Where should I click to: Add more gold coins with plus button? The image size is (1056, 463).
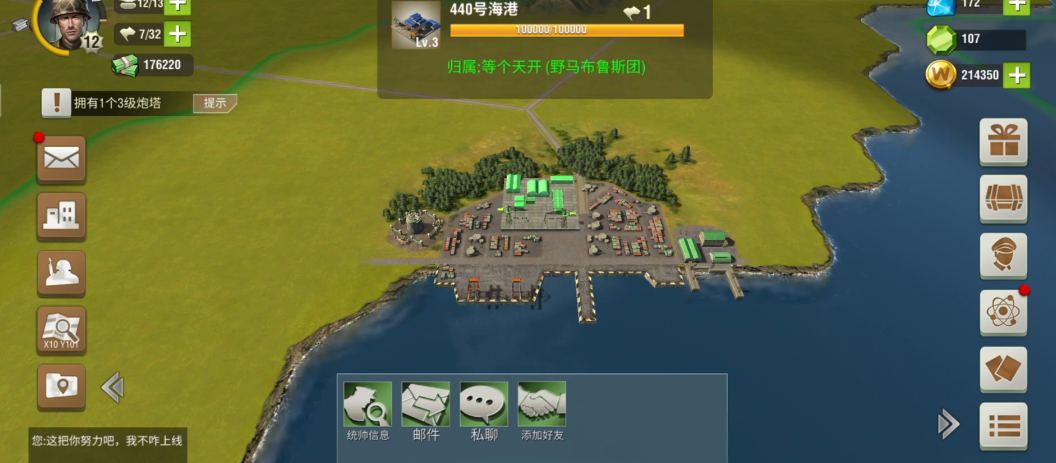1017,75
